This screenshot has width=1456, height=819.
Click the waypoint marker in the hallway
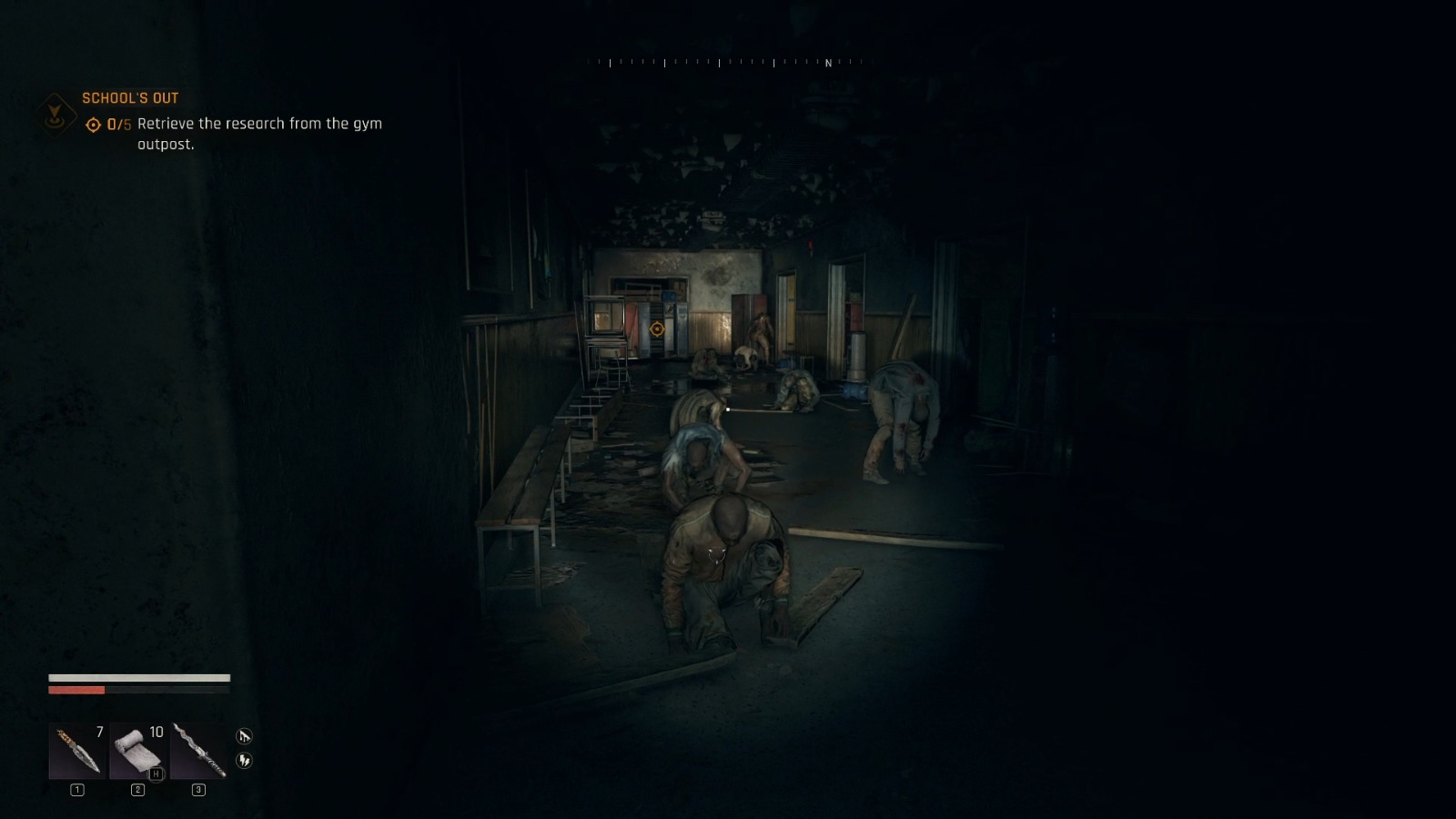point(657,329)
